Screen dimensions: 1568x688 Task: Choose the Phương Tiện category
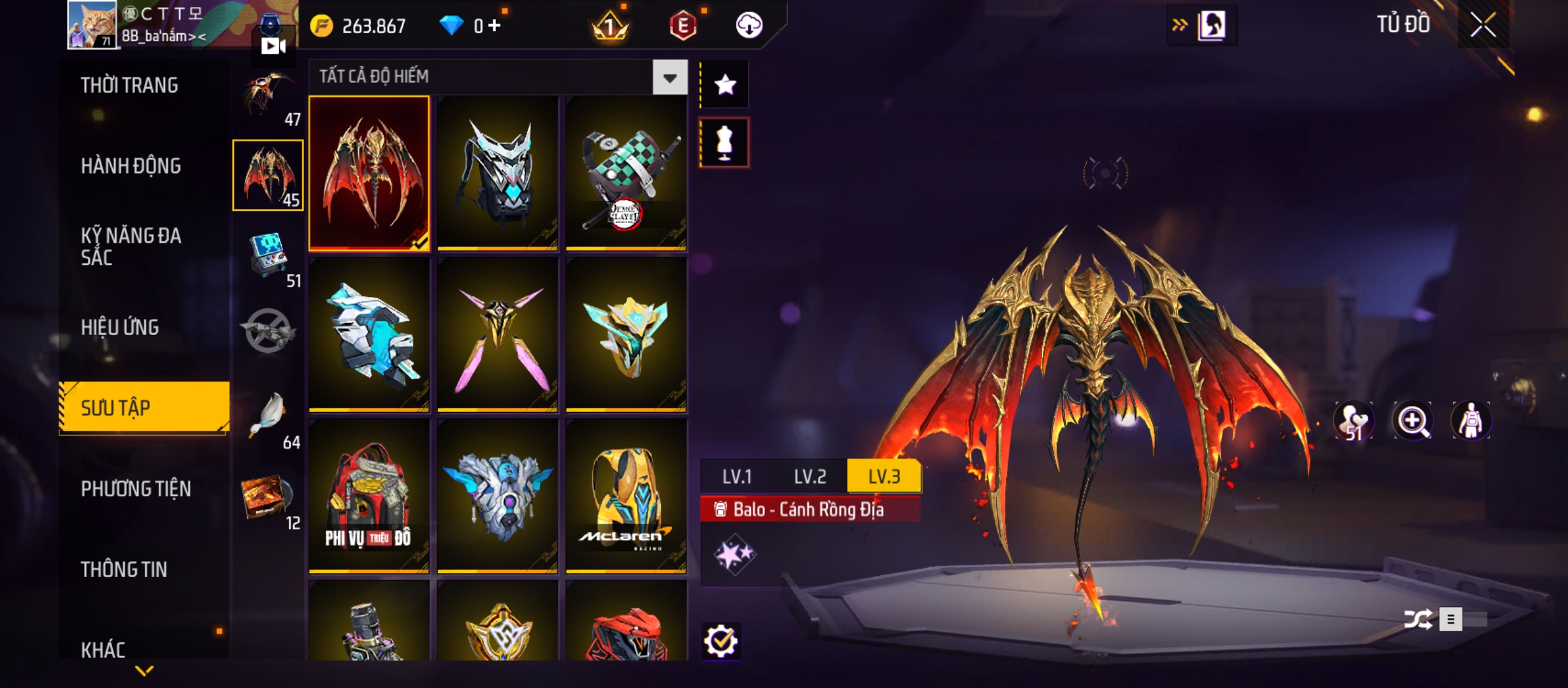click(x=136, y=489)
